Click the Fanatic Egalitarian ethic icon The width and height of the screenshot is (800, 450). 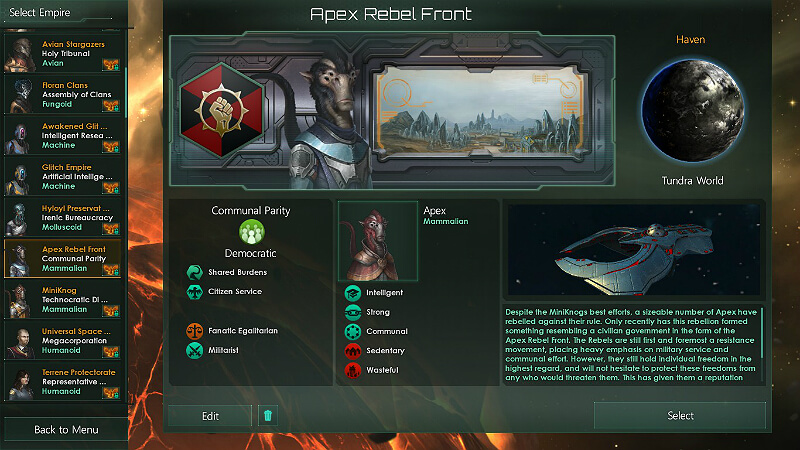(194, 330)
